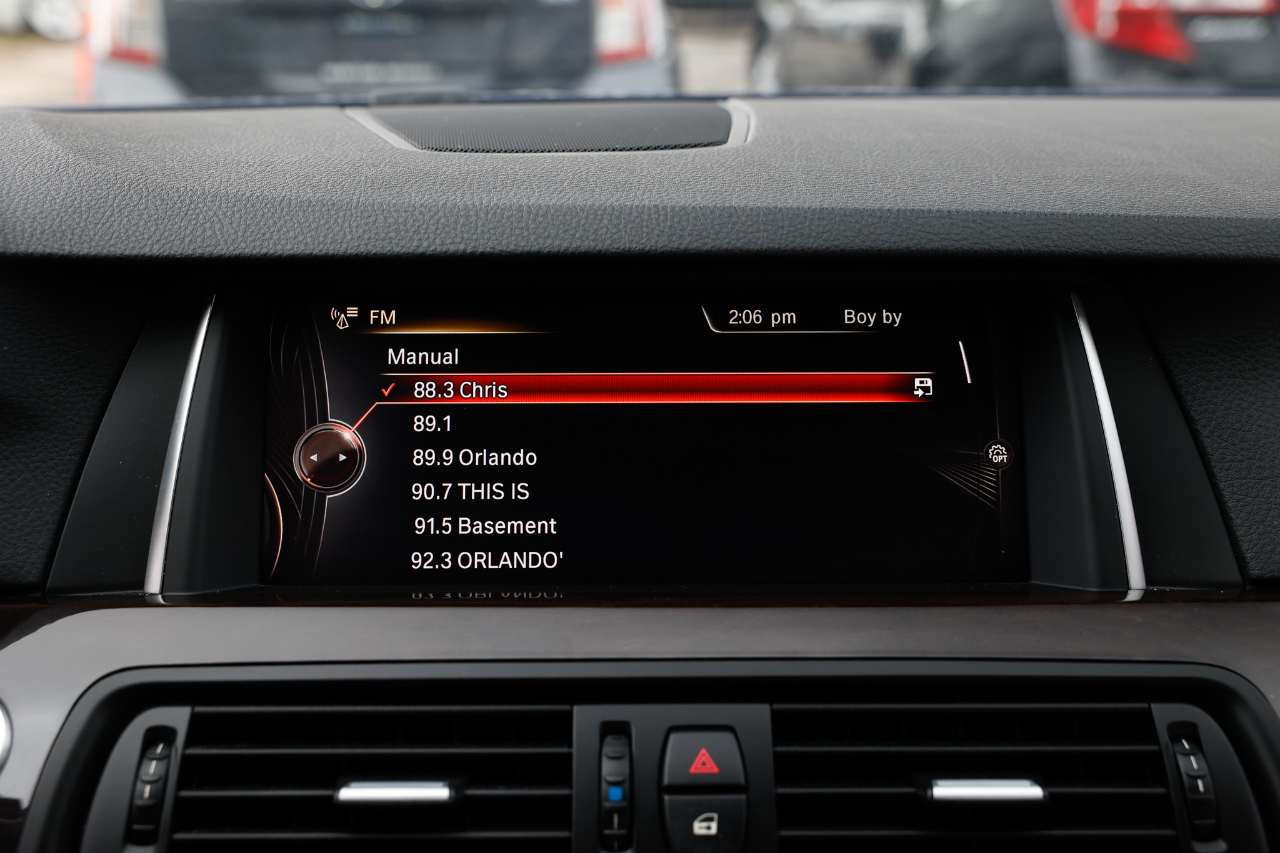Choose the 92.3 ORLANDO' station
Viewport: 1280px width, 853px height.
coord(487,561)
